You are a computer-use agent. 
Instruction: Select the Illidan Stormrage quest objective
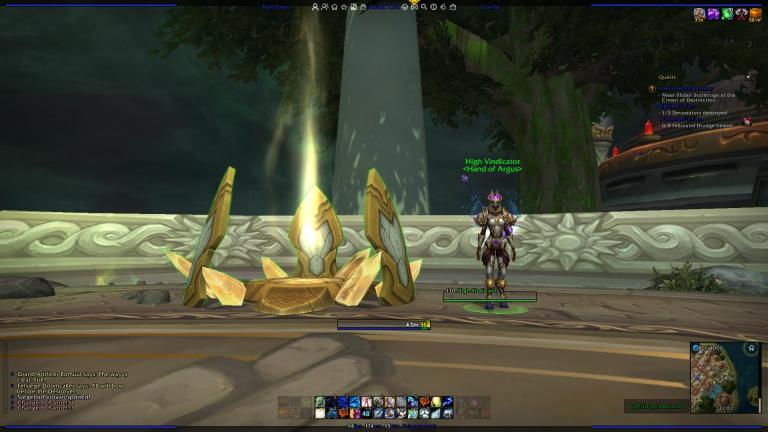pos(697,98)
